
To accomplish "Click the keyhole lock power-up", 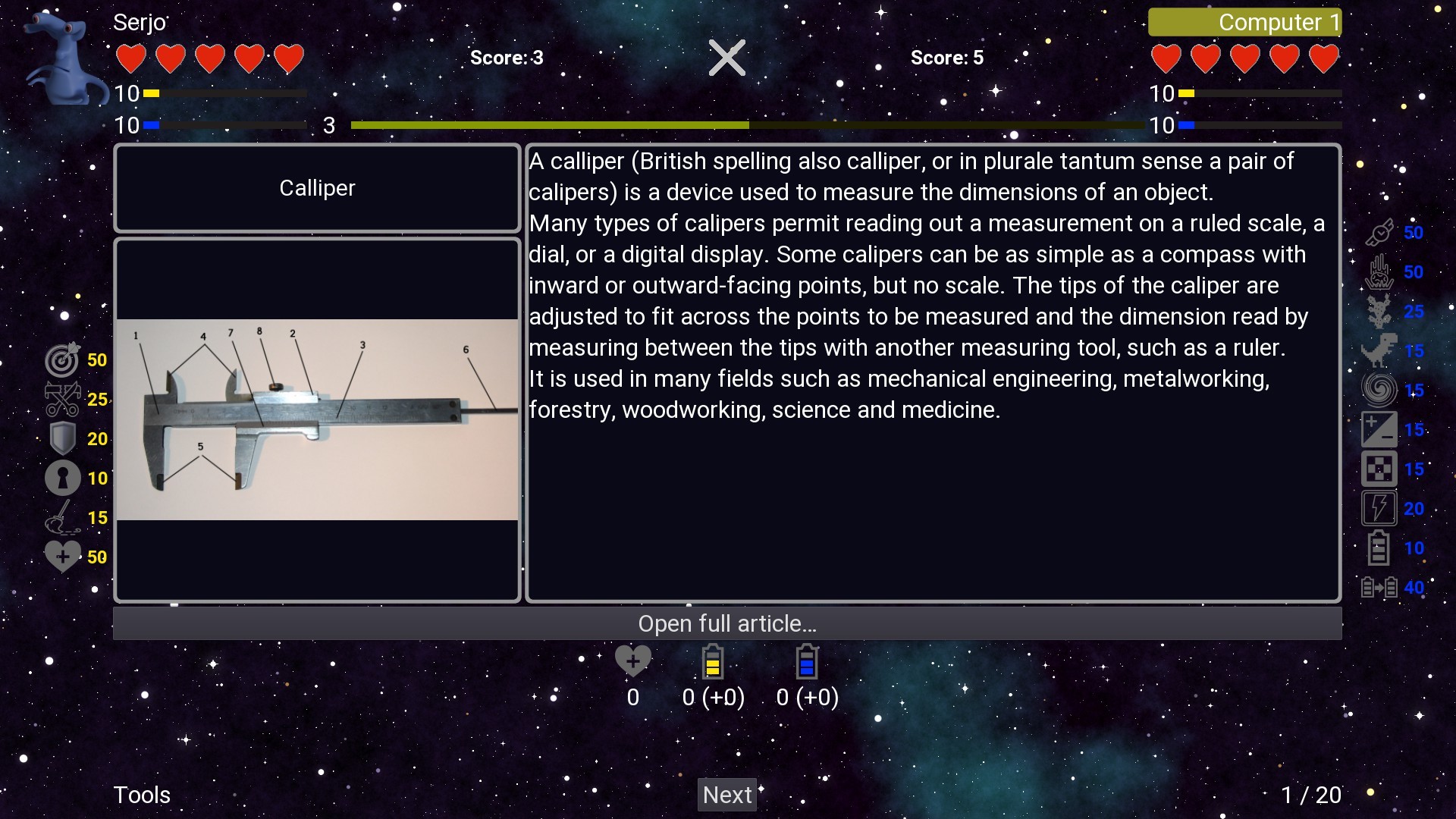I will [62, 478].
